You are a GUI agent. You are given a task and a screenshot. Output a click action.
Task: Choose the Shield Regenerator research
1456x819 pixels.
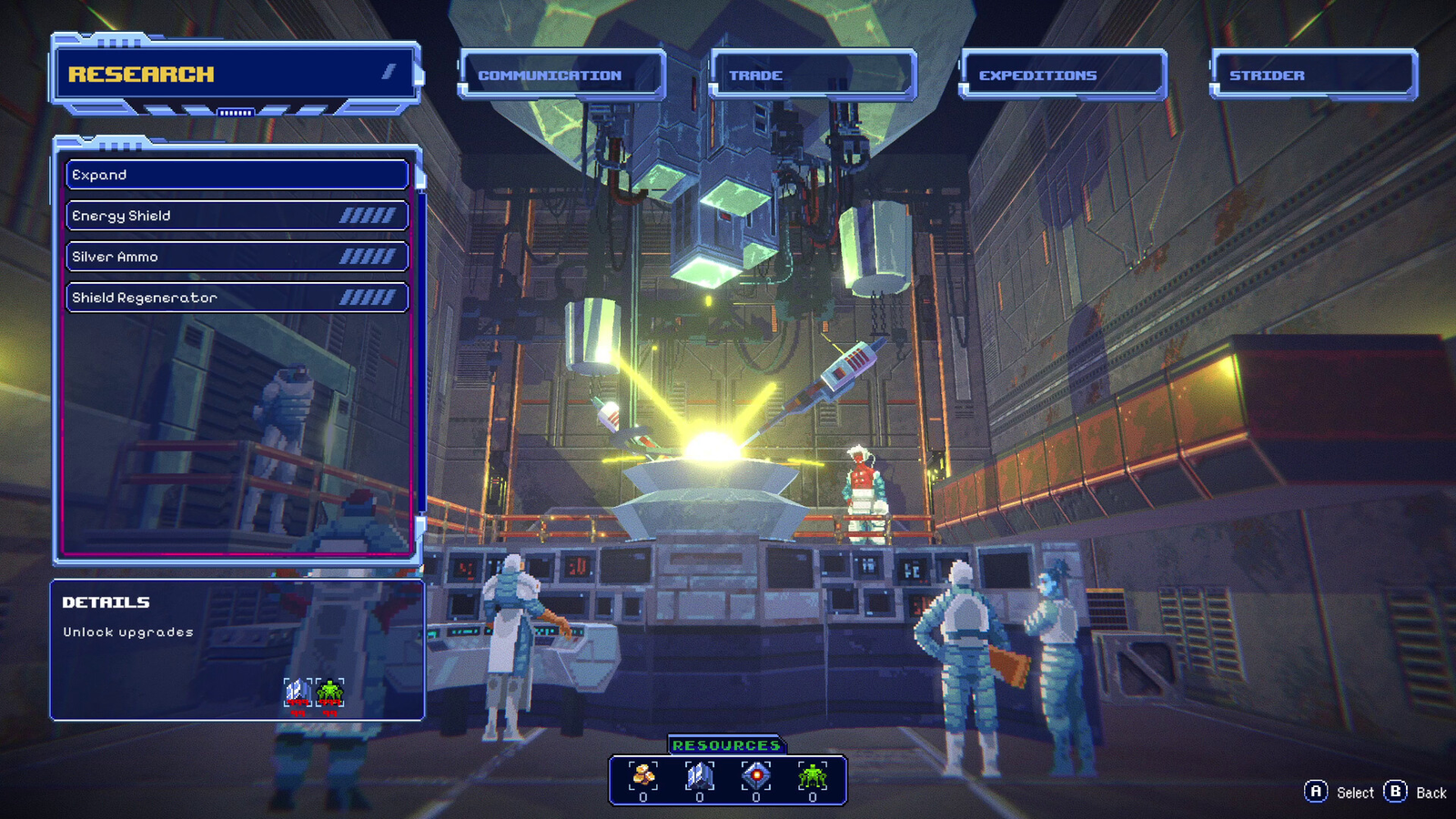coord(237,298)
